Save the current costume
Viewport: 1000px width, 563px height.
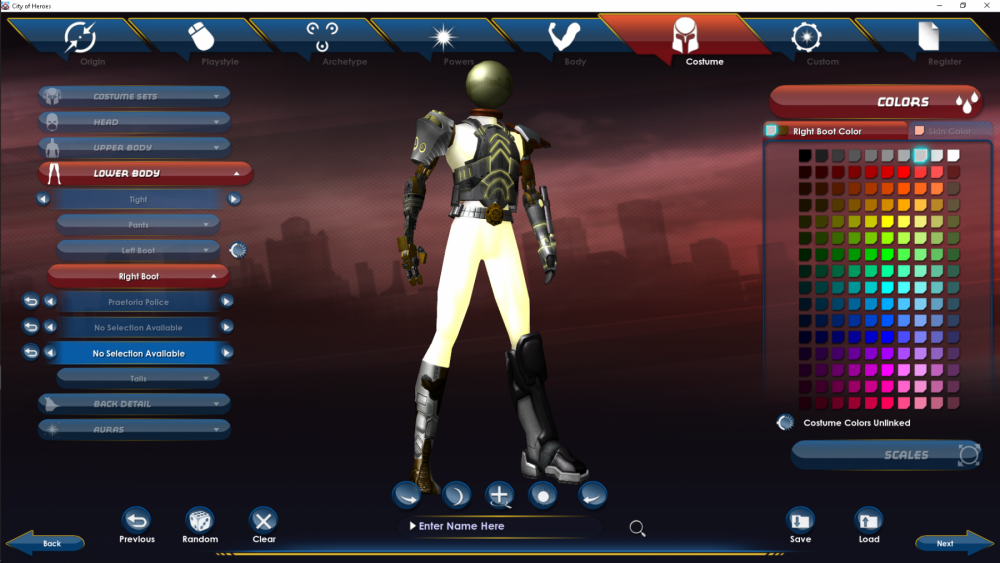[x=800, y=525]
